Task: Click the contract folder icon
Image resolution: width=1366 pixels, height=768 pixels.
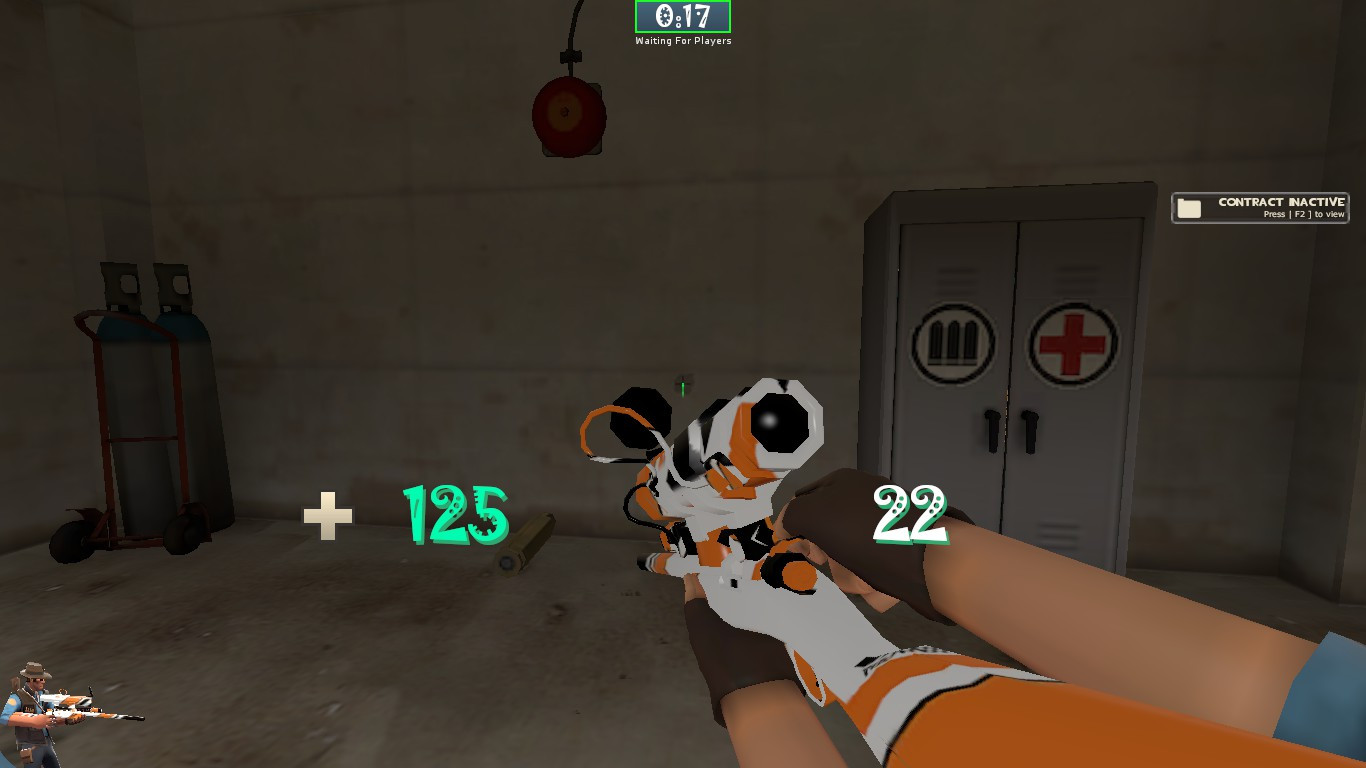Action: 1189,207
